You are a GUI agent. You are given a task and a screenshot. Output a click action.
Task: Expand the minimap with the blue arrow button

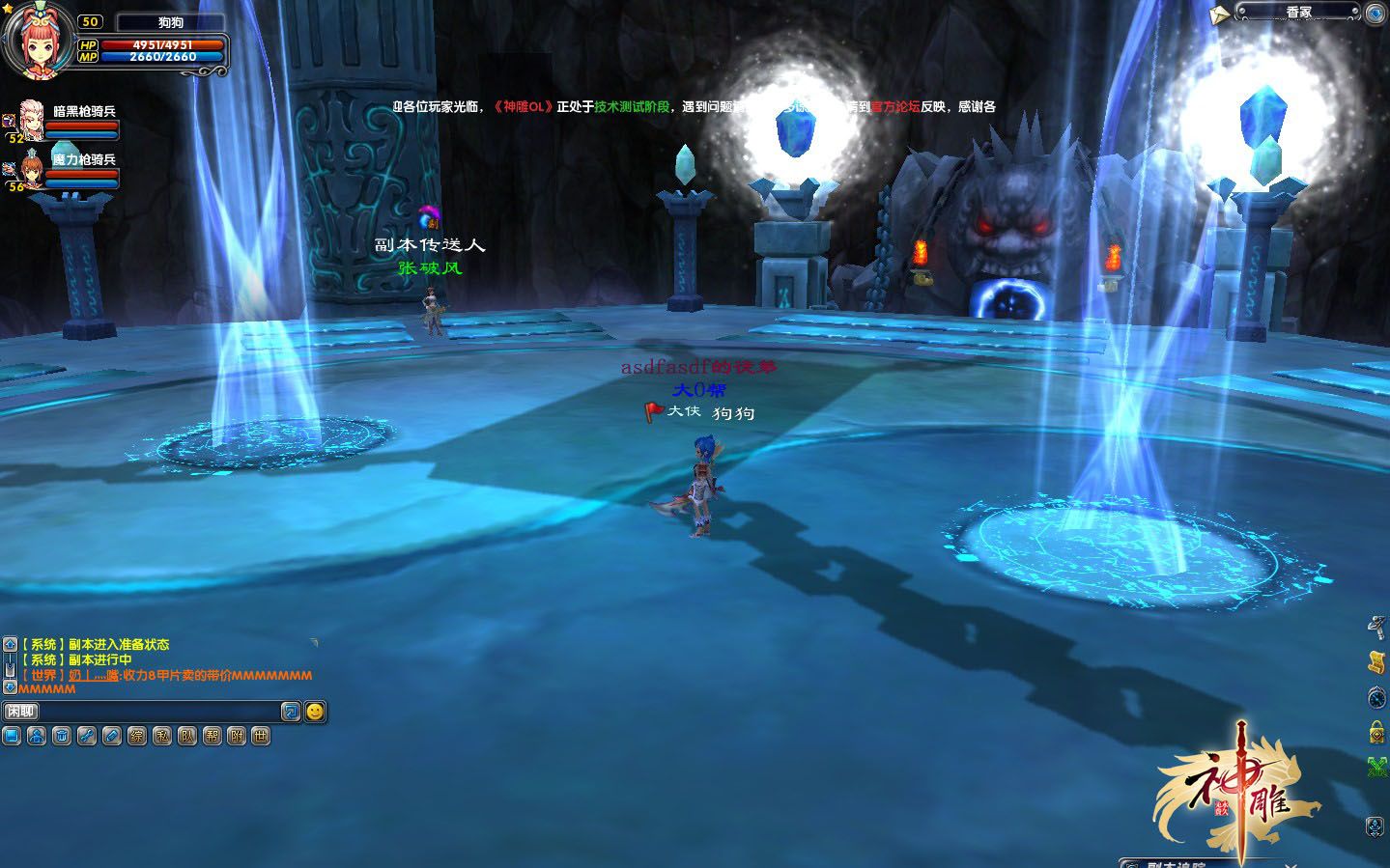(x=1376, y=14)
